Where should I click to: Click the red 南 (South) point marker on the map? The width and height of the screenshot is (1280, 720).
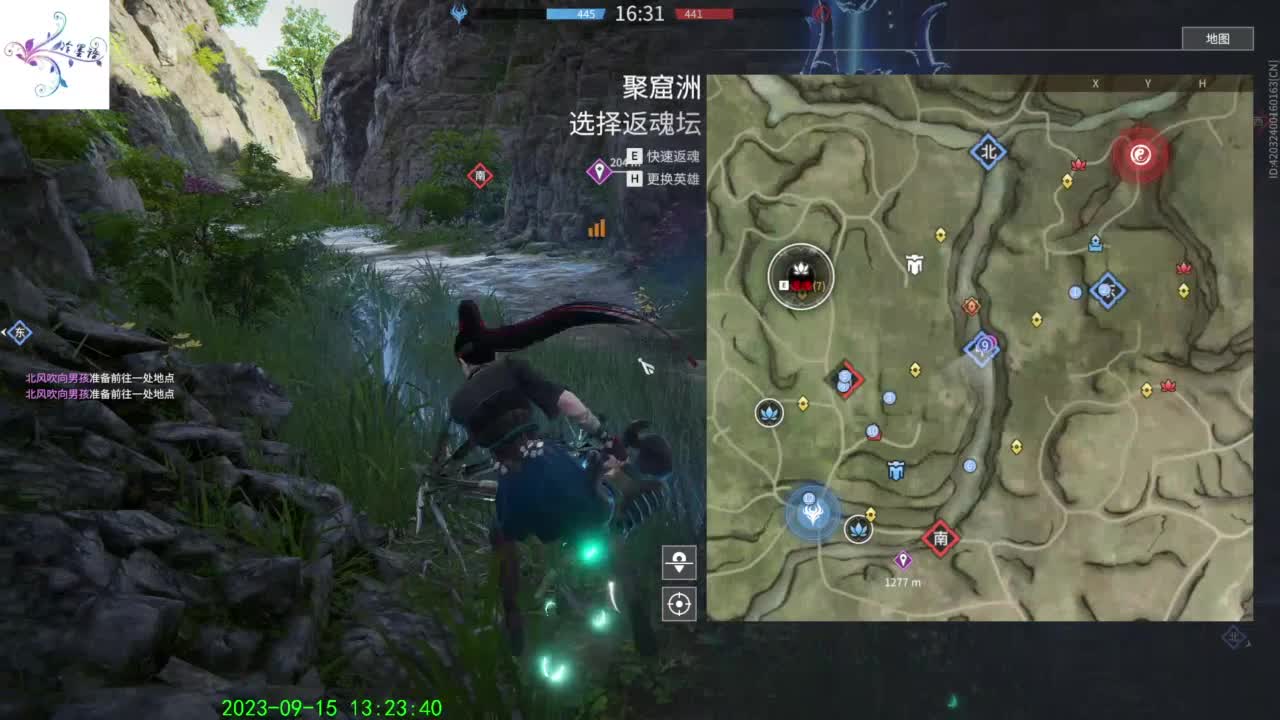[939, 540]
